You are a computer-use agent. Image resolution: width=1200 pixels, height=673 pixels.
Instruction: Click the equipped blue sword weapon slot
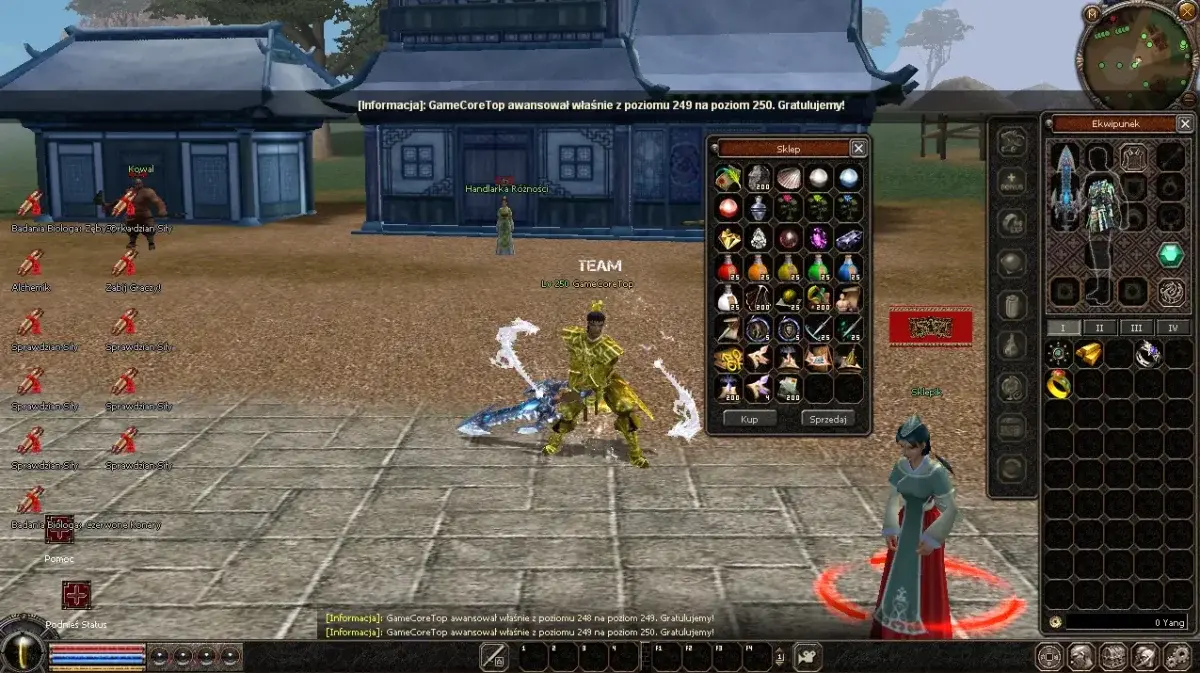coord(1066,187)
